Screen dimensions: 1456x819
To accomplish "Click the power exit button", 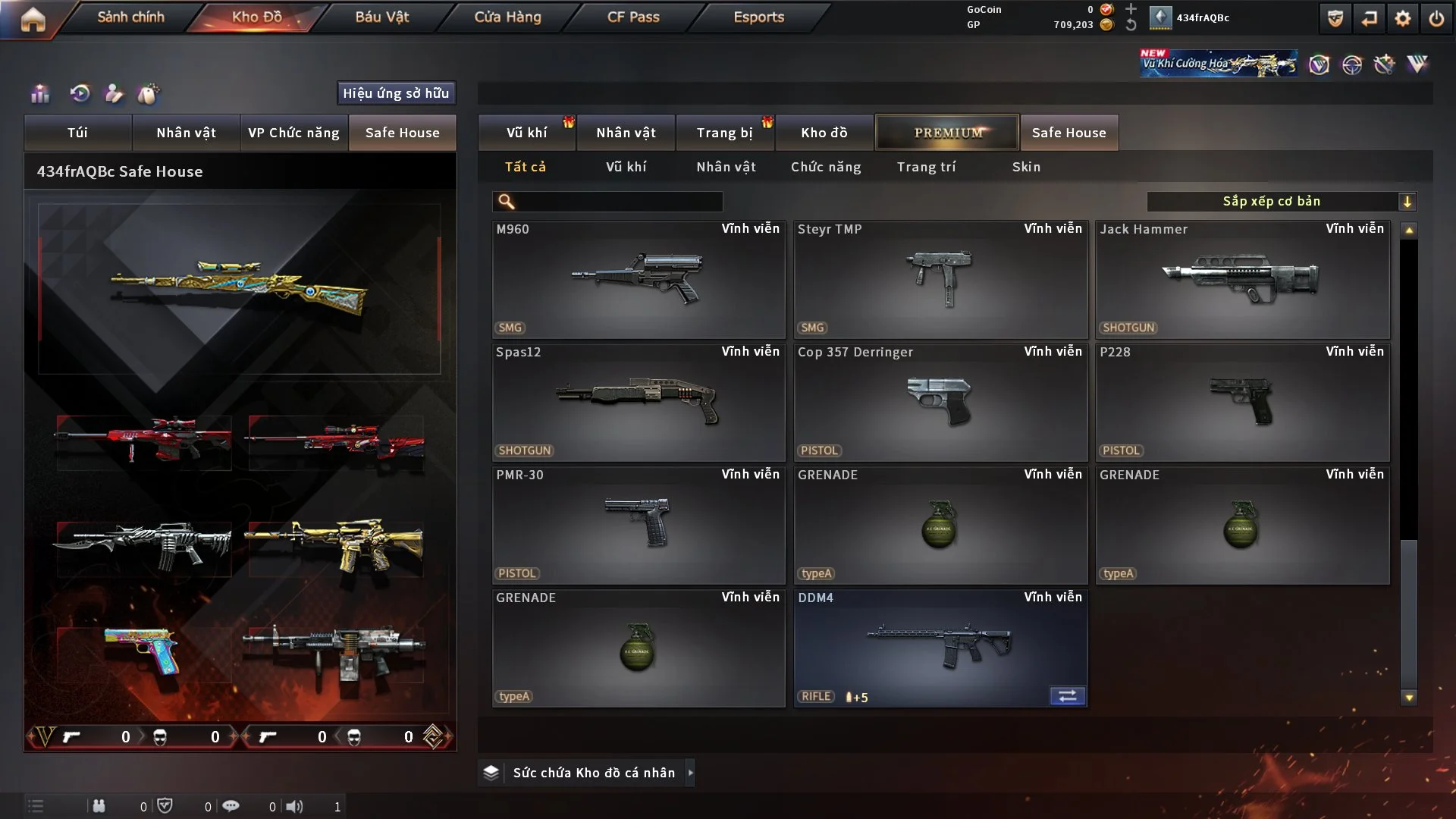I will pyautogui.click(x=1436, y=18).
